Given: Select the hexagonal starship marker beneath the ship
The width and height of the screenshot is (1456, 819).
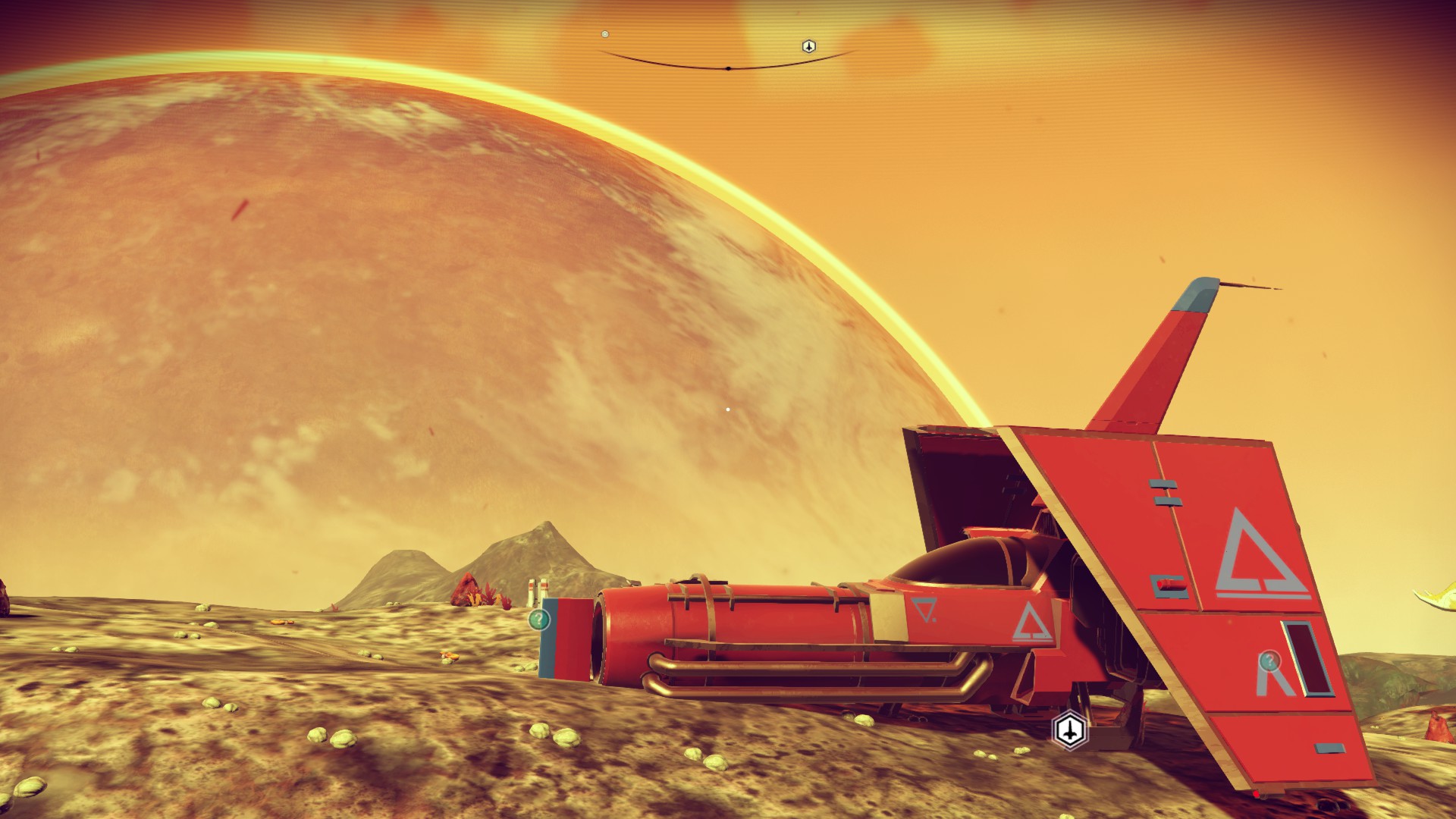Looking at the screenshot, I should (x=1069, y=730).
